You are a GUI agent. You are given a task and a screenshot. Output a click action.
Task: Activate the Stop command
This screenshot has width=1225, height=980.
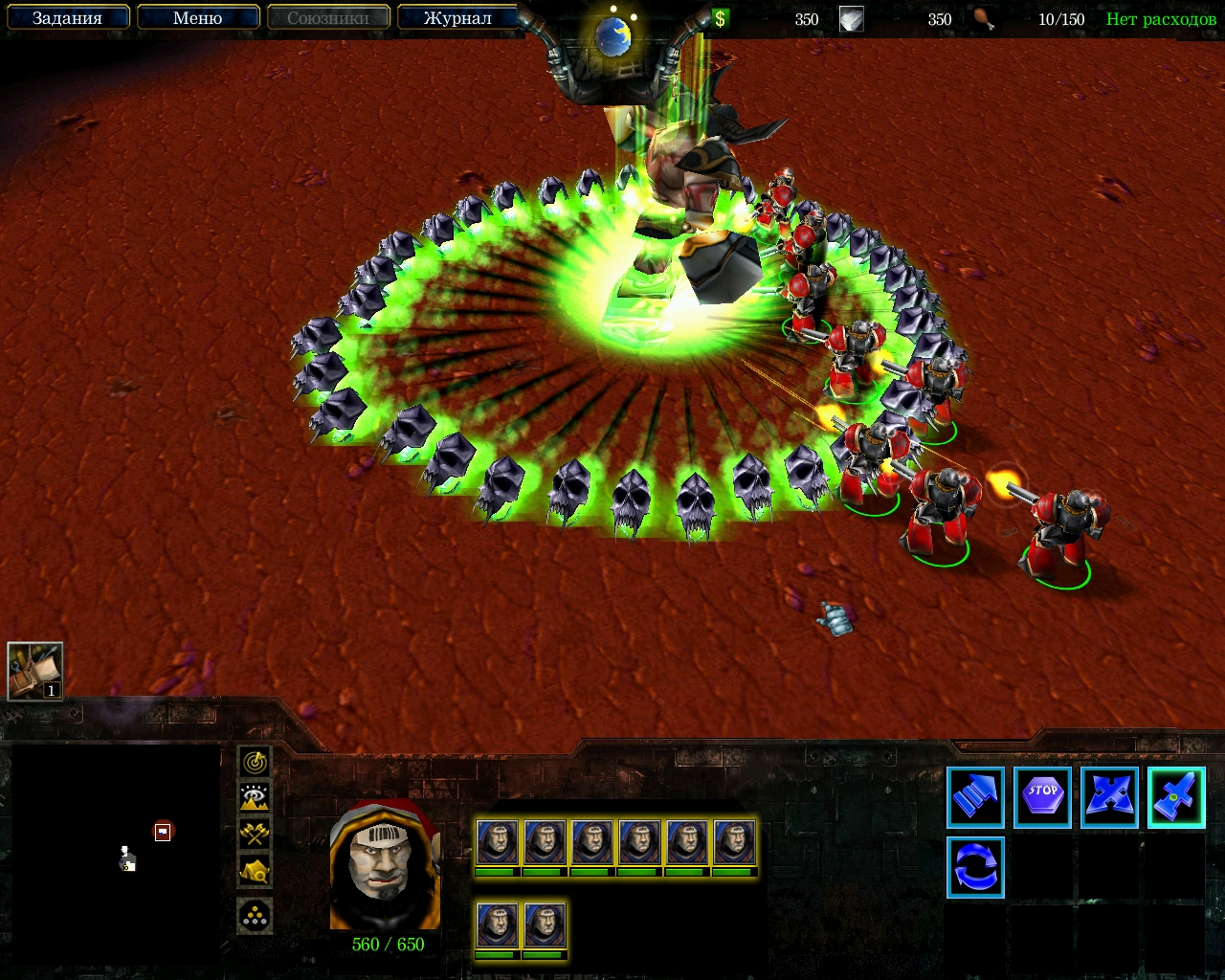point(1042,797)
